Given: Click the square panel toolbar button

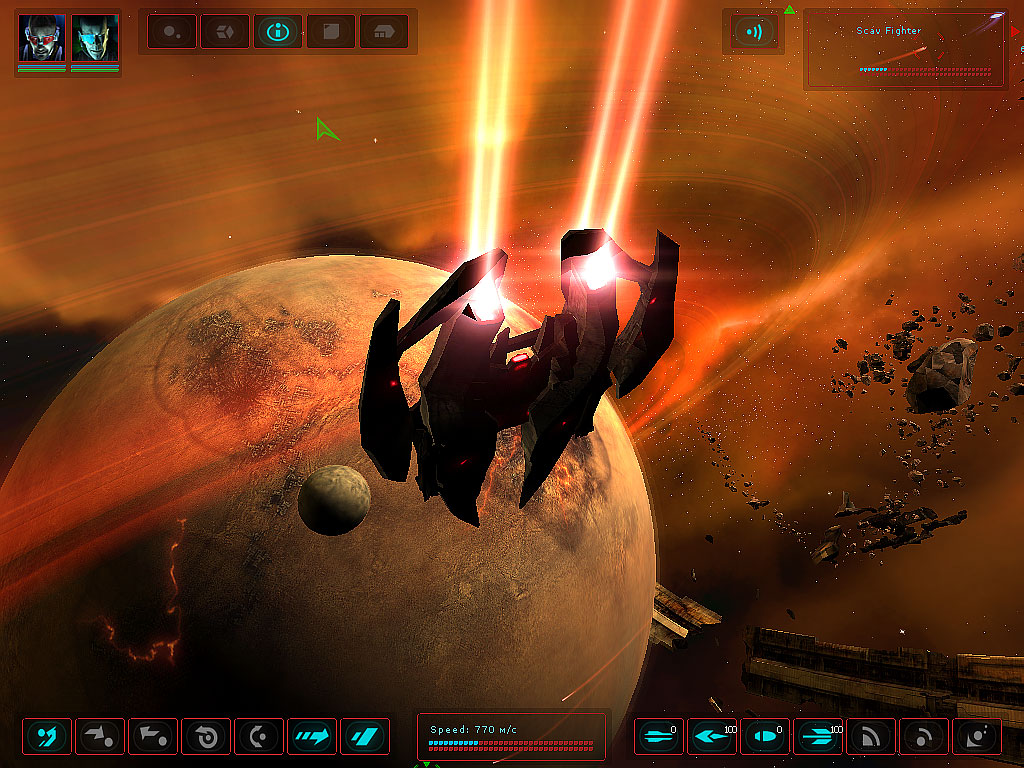Looking at the screenshot, I should click(331, 32).
